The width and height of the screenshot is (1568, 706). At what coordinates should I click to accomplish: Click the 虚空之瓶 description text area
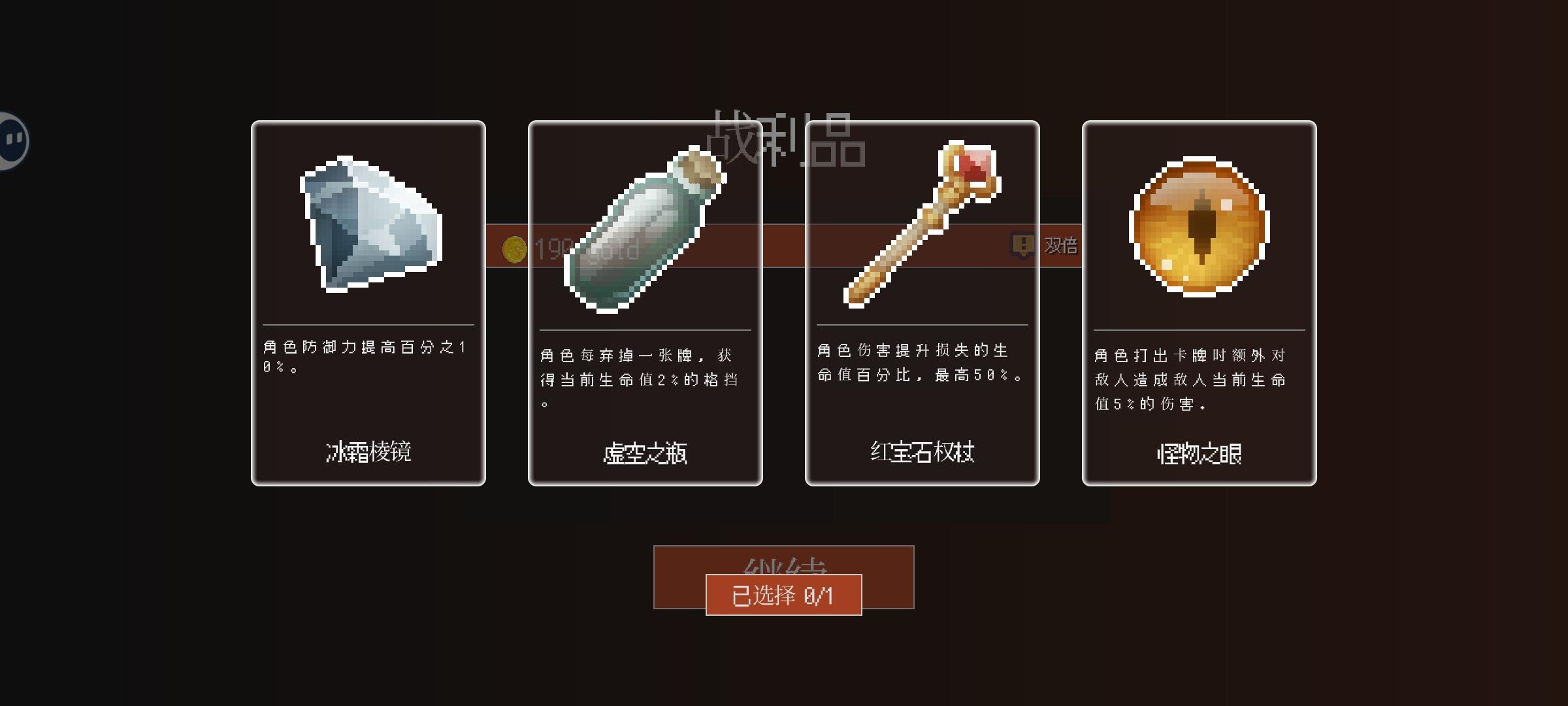[x=644, y=379]
